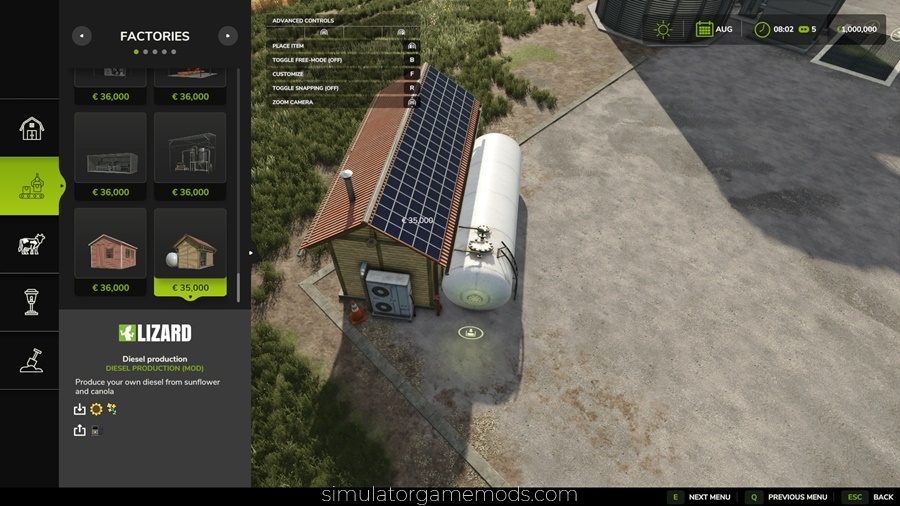The height and width of the screenshot is (506, 900).
Task: Choose the red brick house factory tile
Action: click(110, 252)
